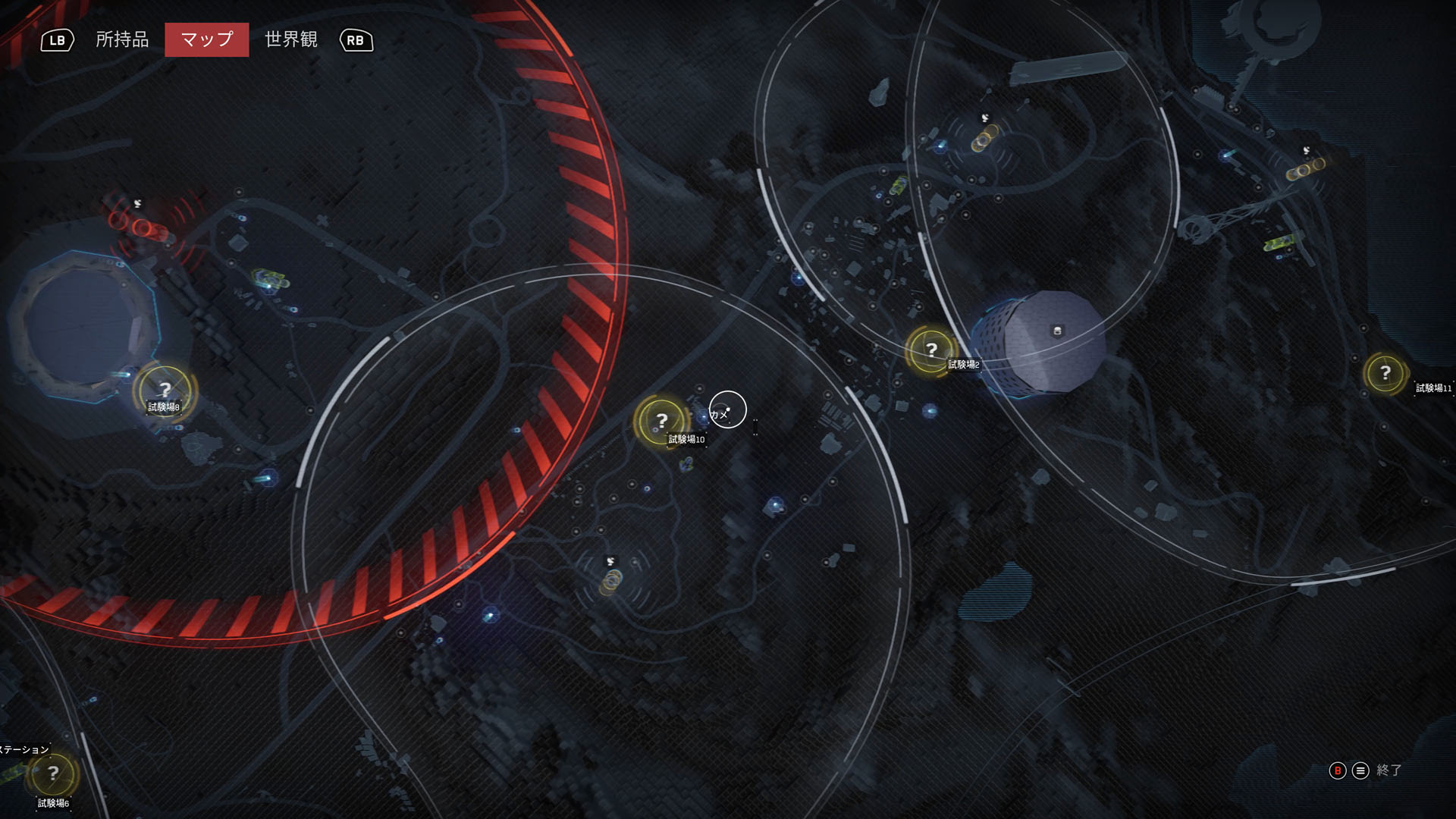Pick the 試験場11 question-mark marker
The height and width of the screenshot is (819, 1456).
tap(1385, 373)
